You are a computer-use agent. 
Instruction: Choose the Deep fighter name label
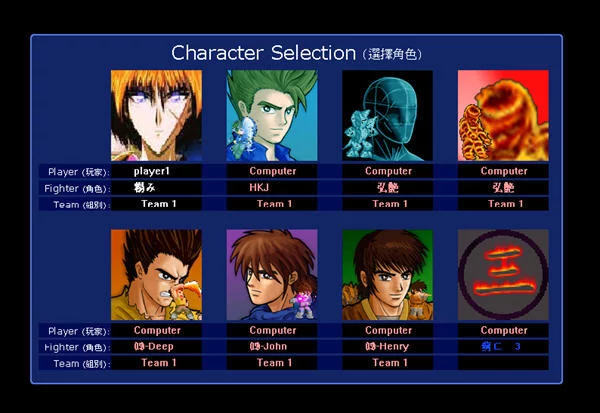coord(156,346)
